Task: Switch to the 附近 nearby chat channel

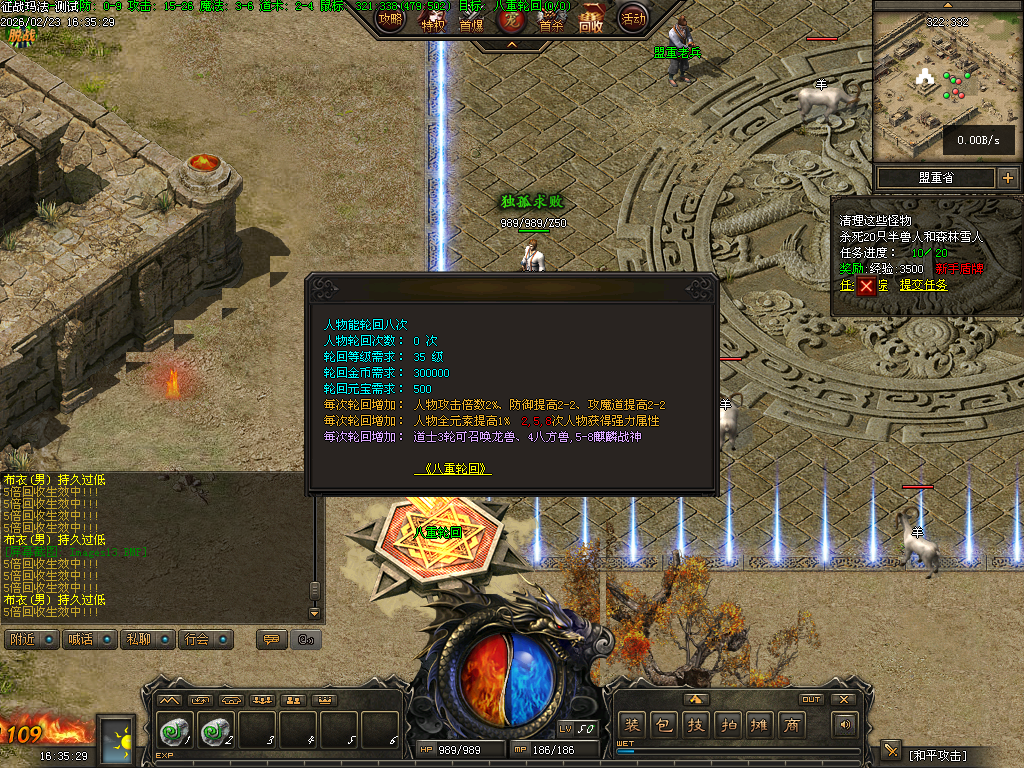Action: coord(31,639)
